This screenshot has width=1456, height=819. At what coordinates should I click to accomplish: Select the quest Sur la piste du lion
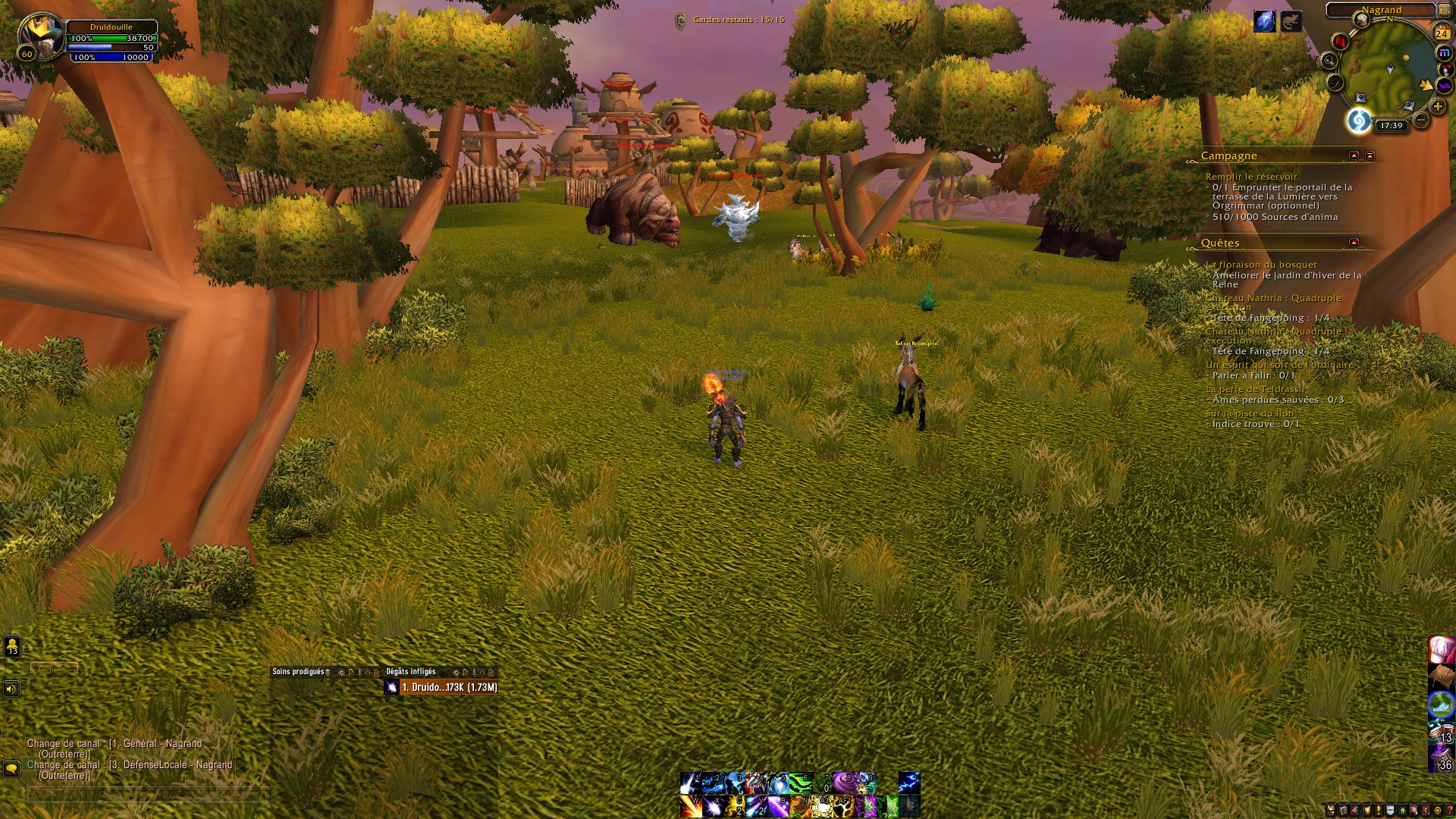[x=1250, y=413]
